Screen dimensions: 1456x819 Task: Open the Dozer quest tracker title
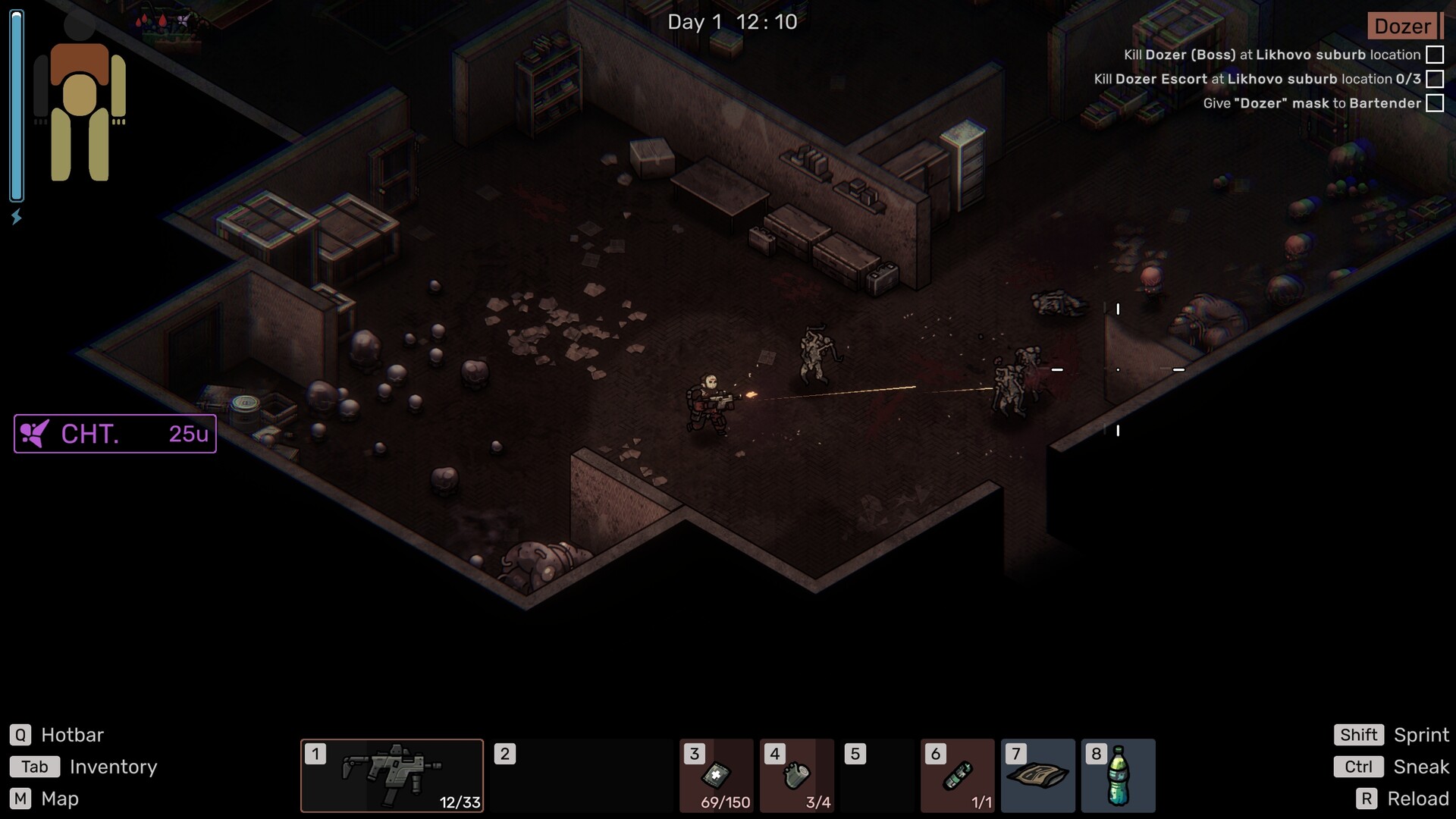pyautogui.click(x=1402, y=27)
